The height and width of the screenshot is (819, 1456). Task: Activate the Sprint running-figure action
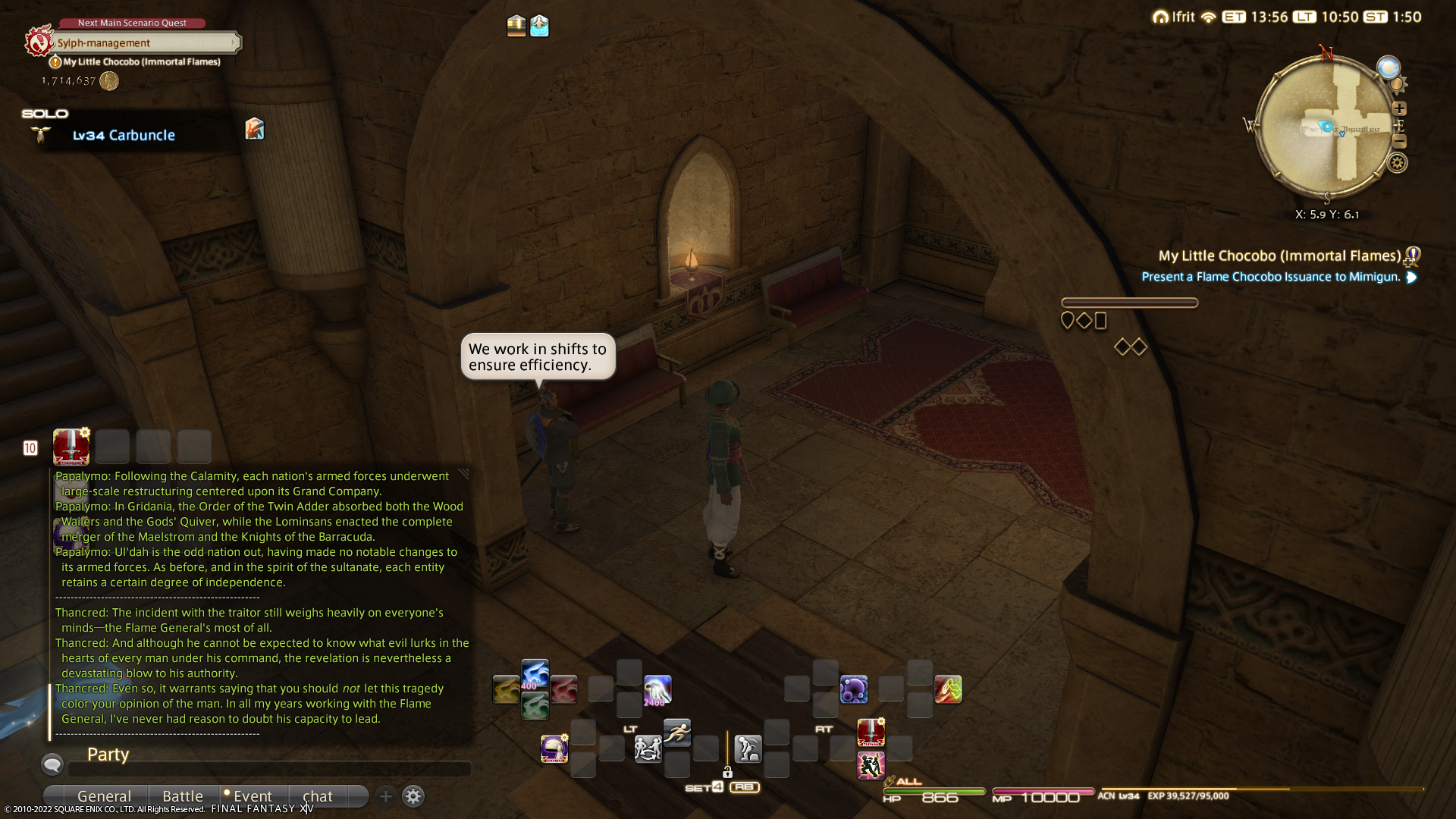point(677,733)
